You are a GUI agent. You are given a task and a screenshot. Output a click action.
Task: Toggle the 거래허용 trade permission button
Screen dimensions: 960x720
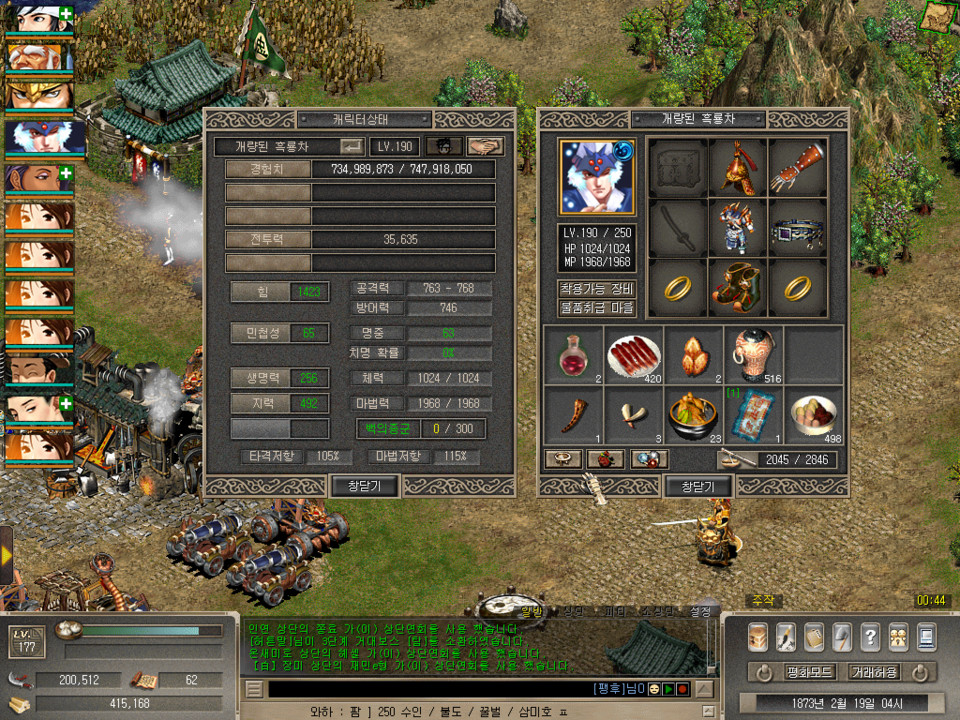[x=873, y=672]
